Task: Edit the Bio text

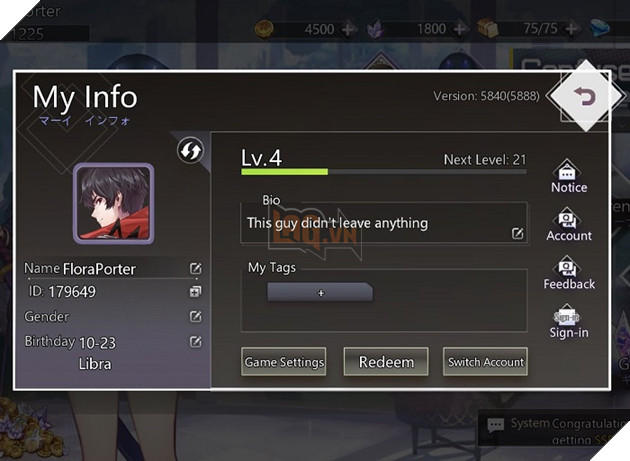Action: (517, 233)
